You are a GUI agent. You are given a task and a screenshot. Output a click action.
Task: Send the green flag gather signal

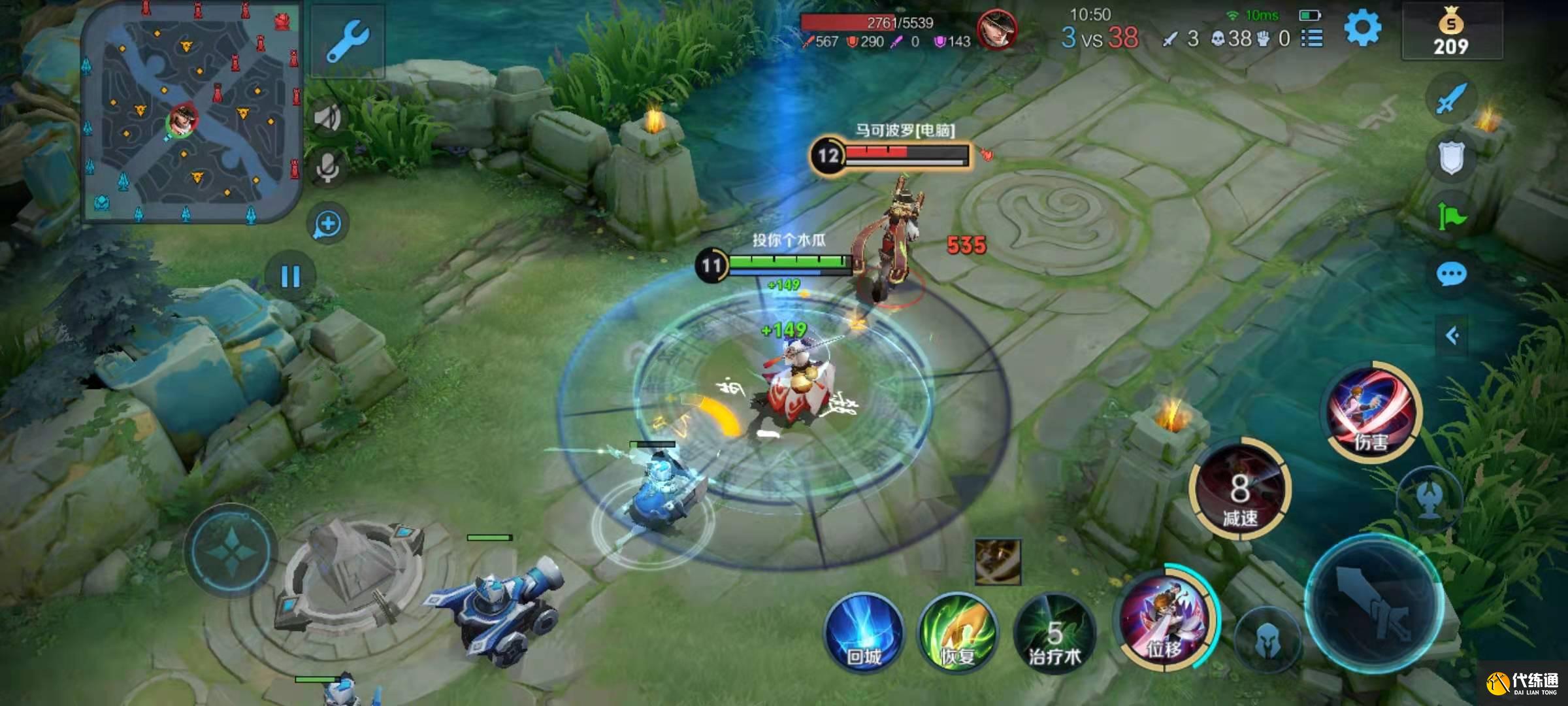(1451, 216)
